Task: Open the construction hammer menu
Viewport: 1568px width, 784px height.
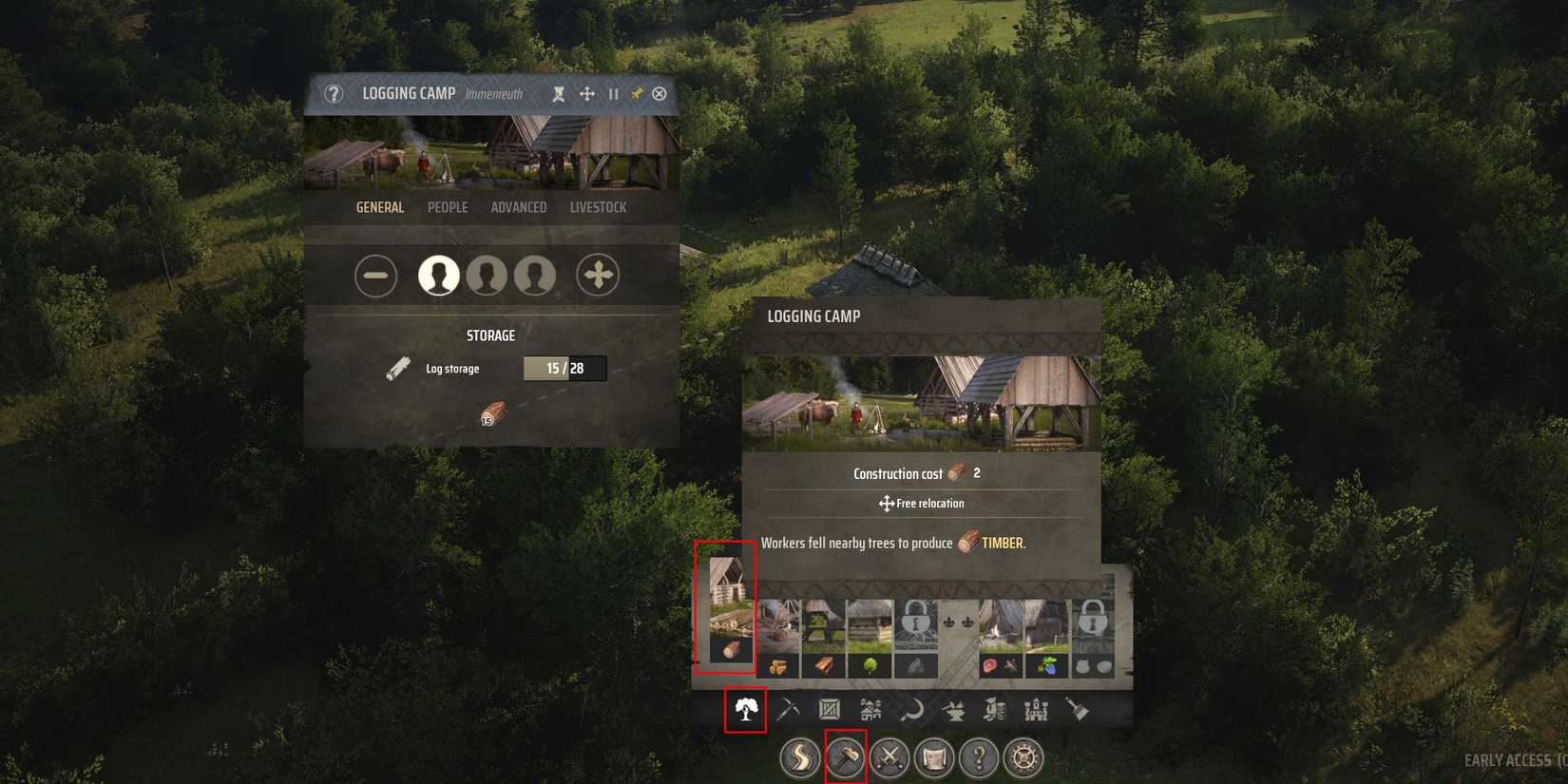Action: (x=844, y=758)
